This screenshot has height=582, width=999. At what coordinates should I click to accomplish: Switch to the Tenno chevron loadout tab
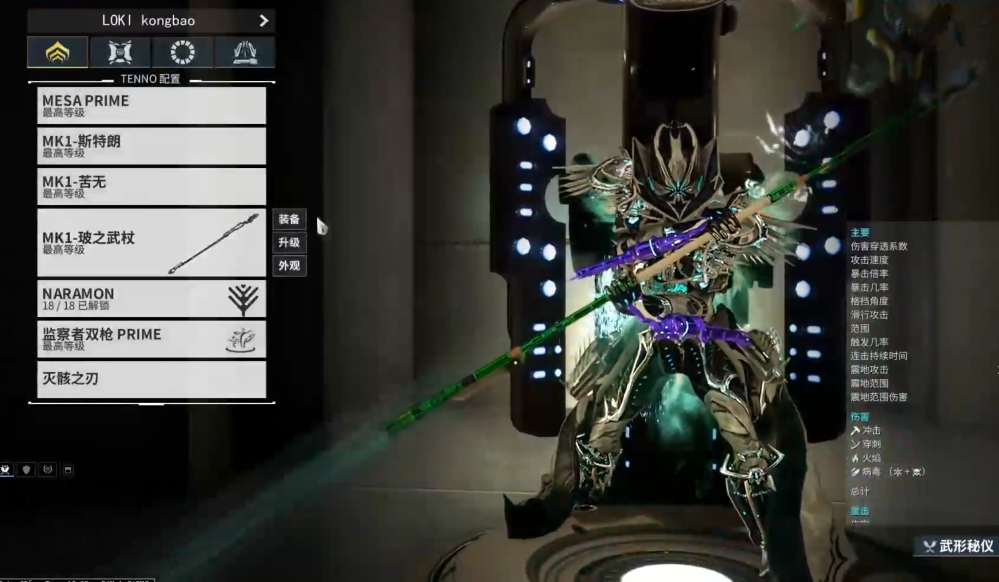[57, 53]
